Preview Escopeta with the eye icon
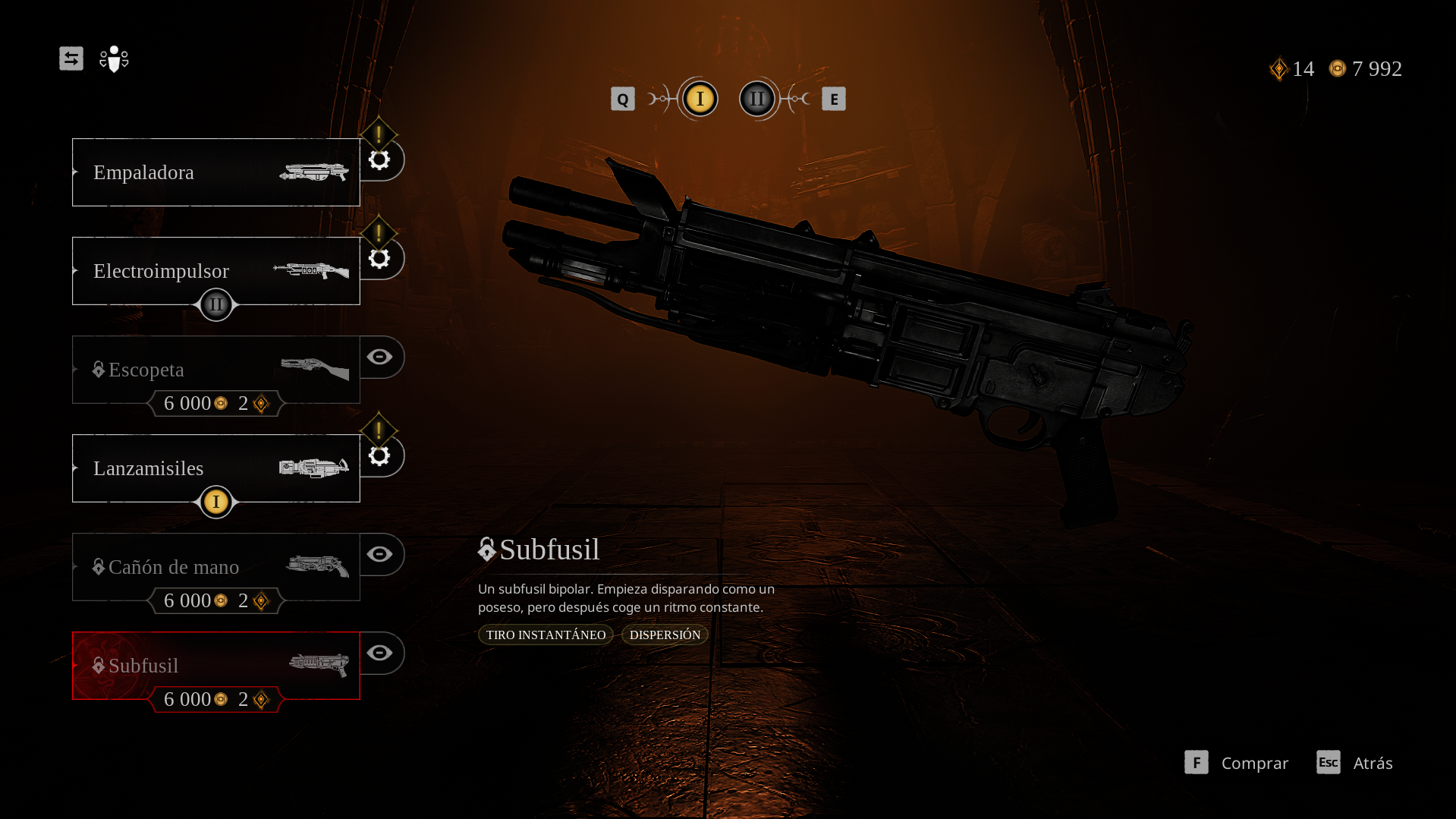 [x=380, y=357]
